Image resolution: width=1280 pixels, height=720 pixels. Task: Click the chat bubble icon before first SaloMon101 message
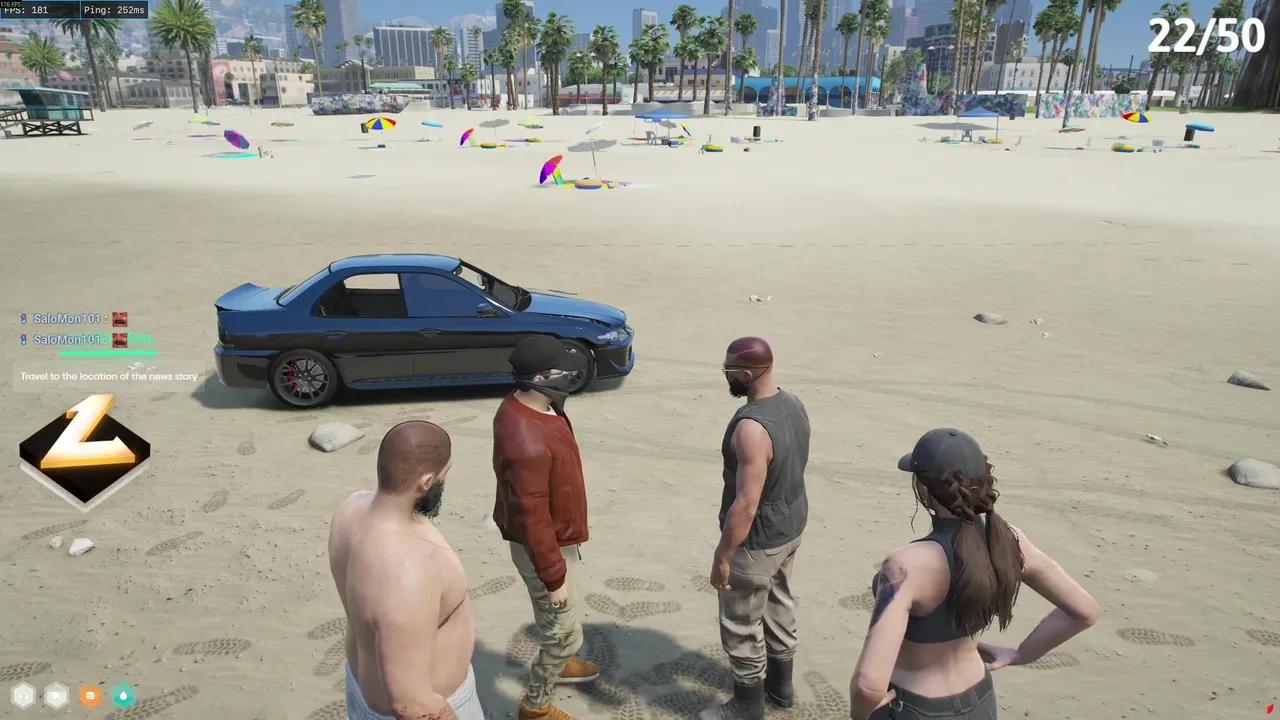pos(22,318)
